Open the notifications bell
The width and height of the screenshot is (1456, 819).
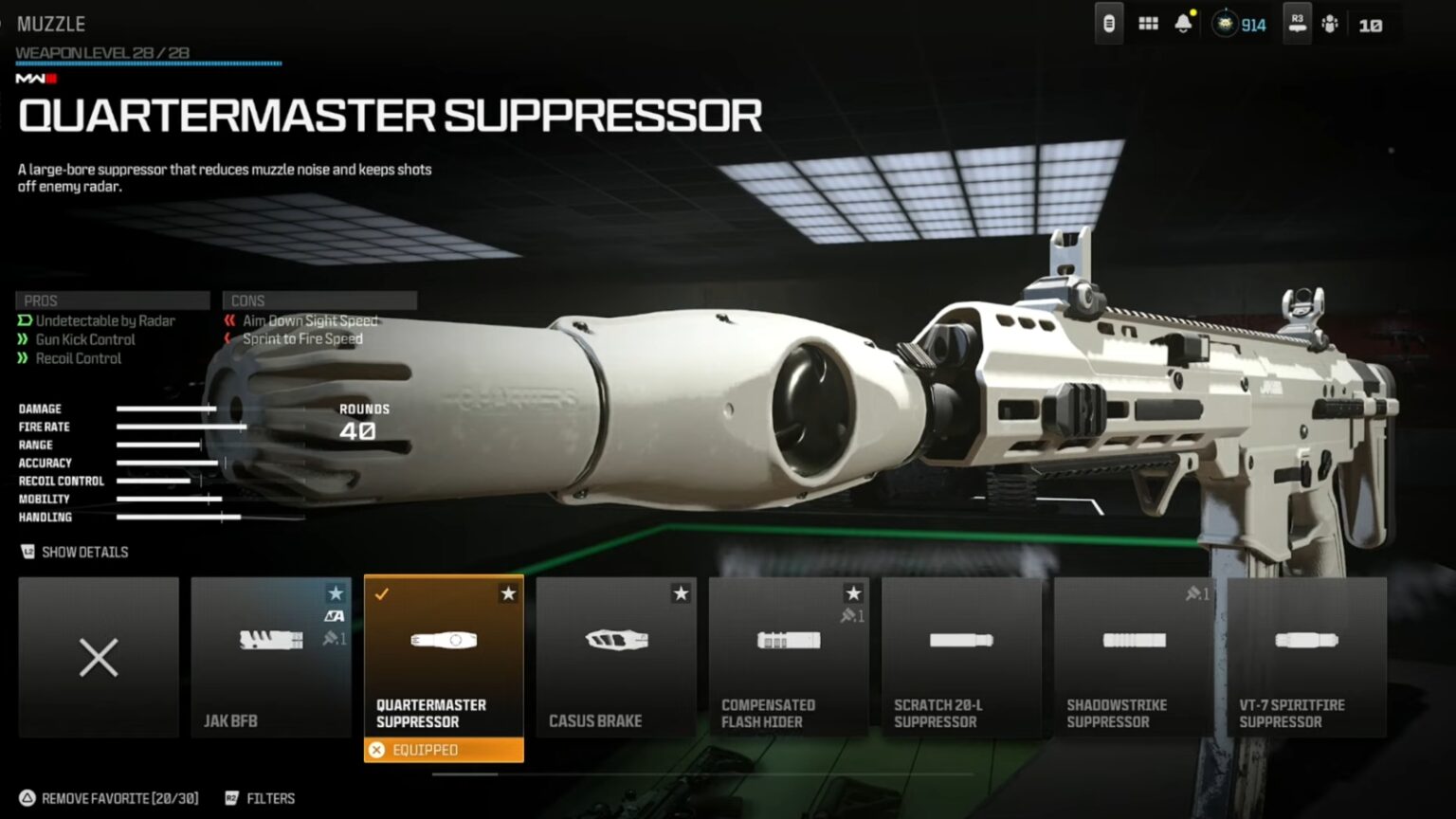click(x=1183, y=25)
